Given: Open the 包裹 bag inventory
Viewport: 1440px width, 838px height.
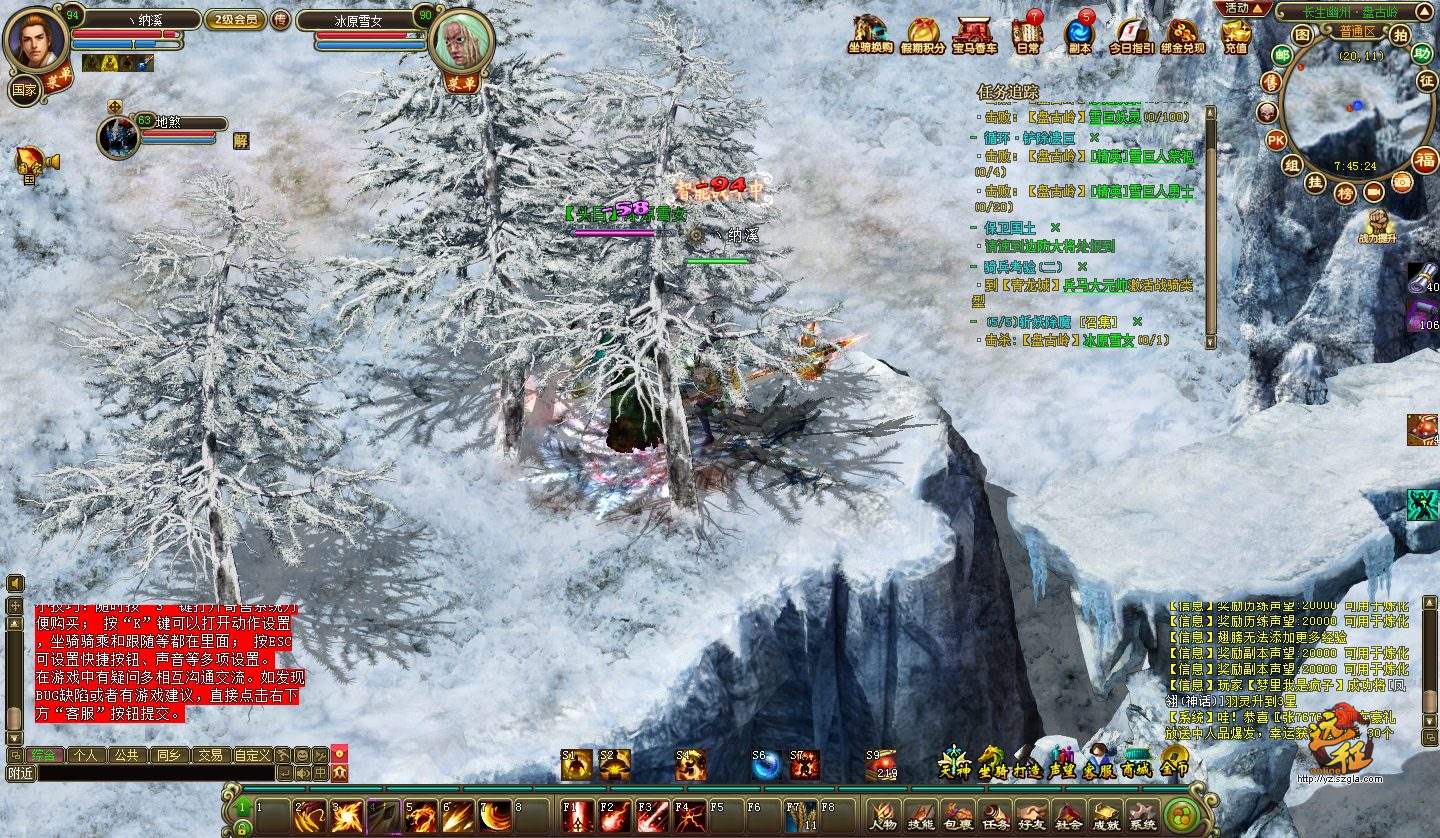Looking at the screenshot, I should pos(957,816).
